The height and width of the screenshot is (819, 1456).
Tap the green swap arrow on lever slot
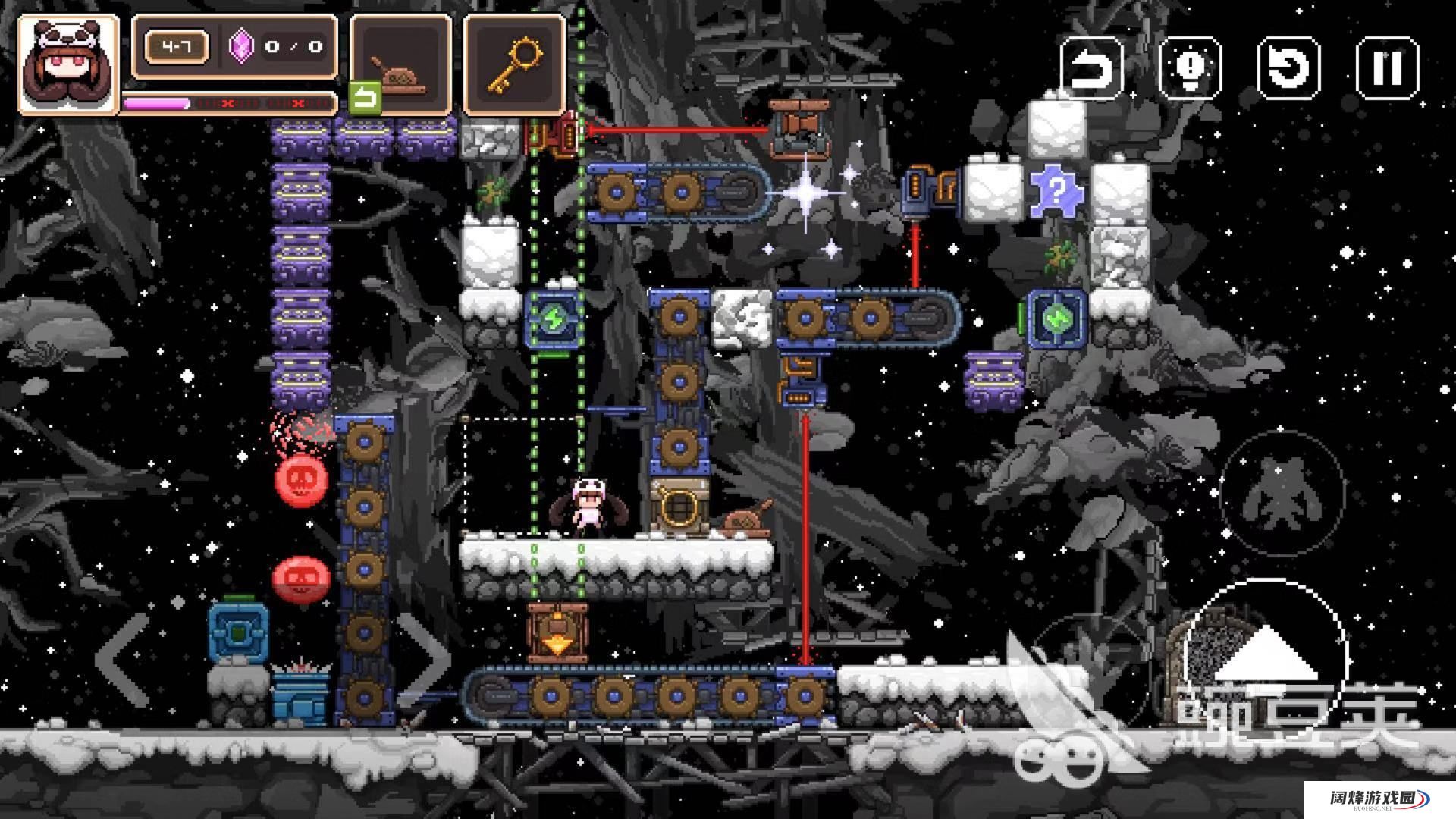coord(365,99)
